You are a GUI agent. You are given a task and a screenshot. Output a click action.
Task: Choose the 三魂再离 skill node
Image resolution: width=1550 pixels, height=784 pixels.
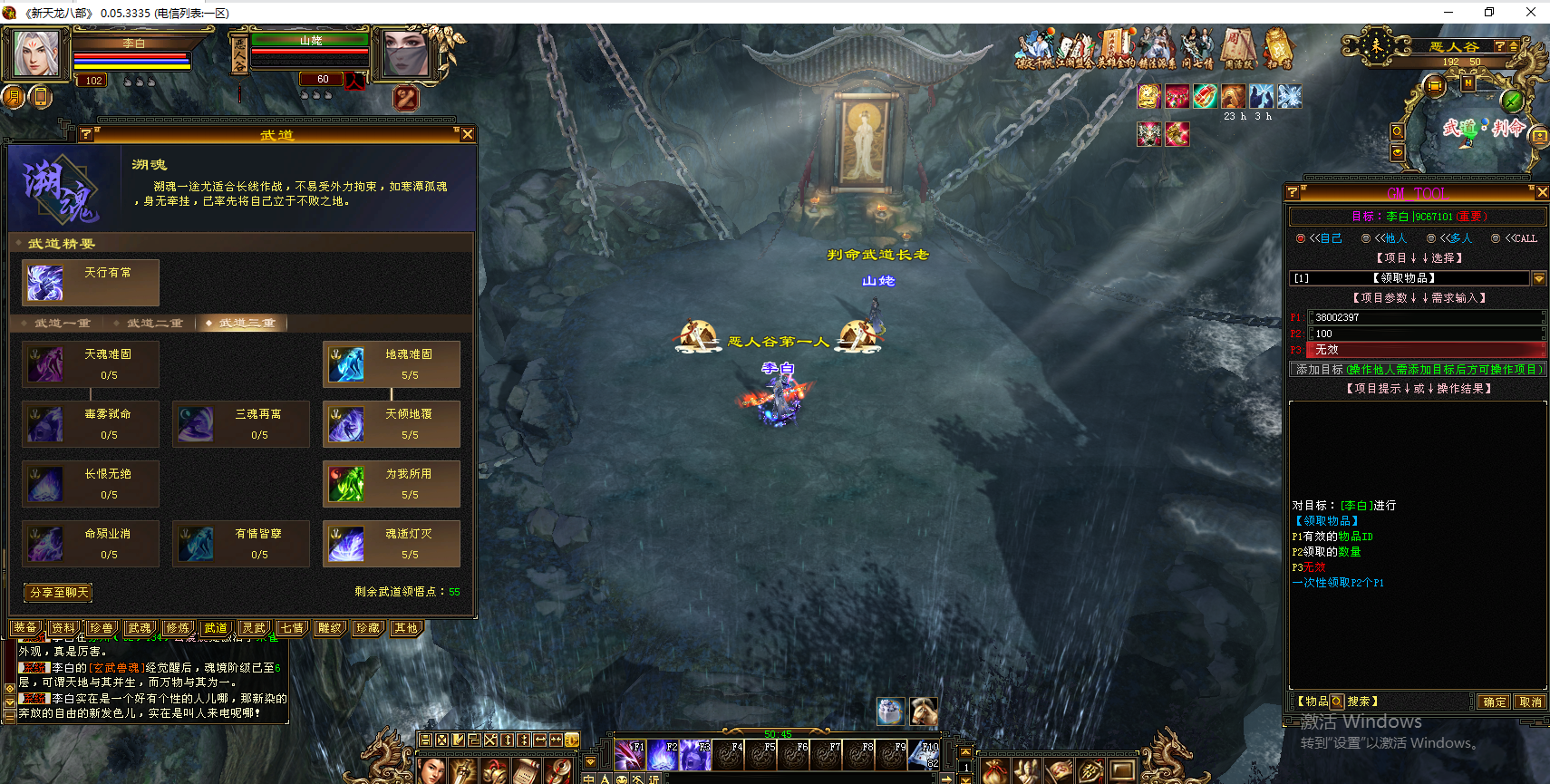point(241,423)
